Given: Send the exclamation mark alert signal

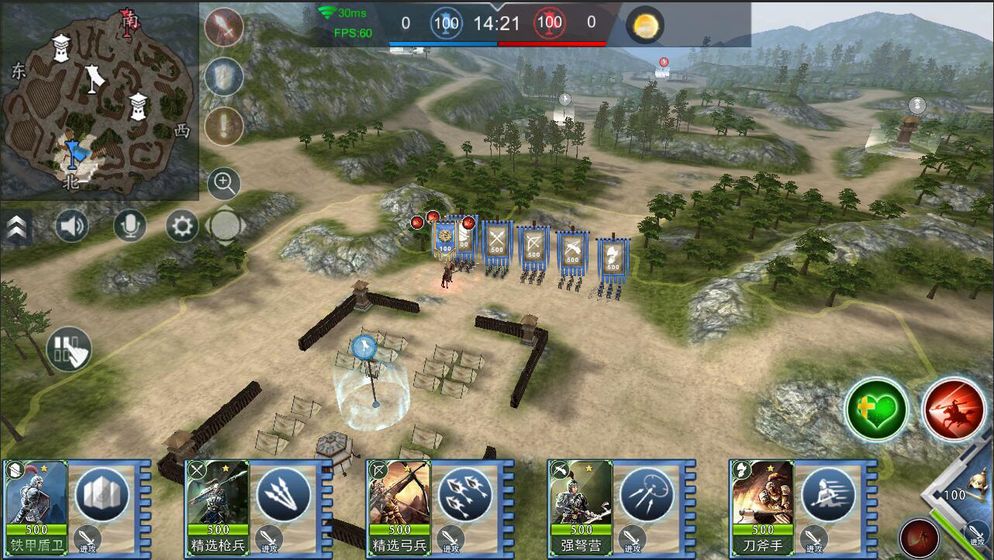Looking at the screenshot, I should tap(224, 126).
